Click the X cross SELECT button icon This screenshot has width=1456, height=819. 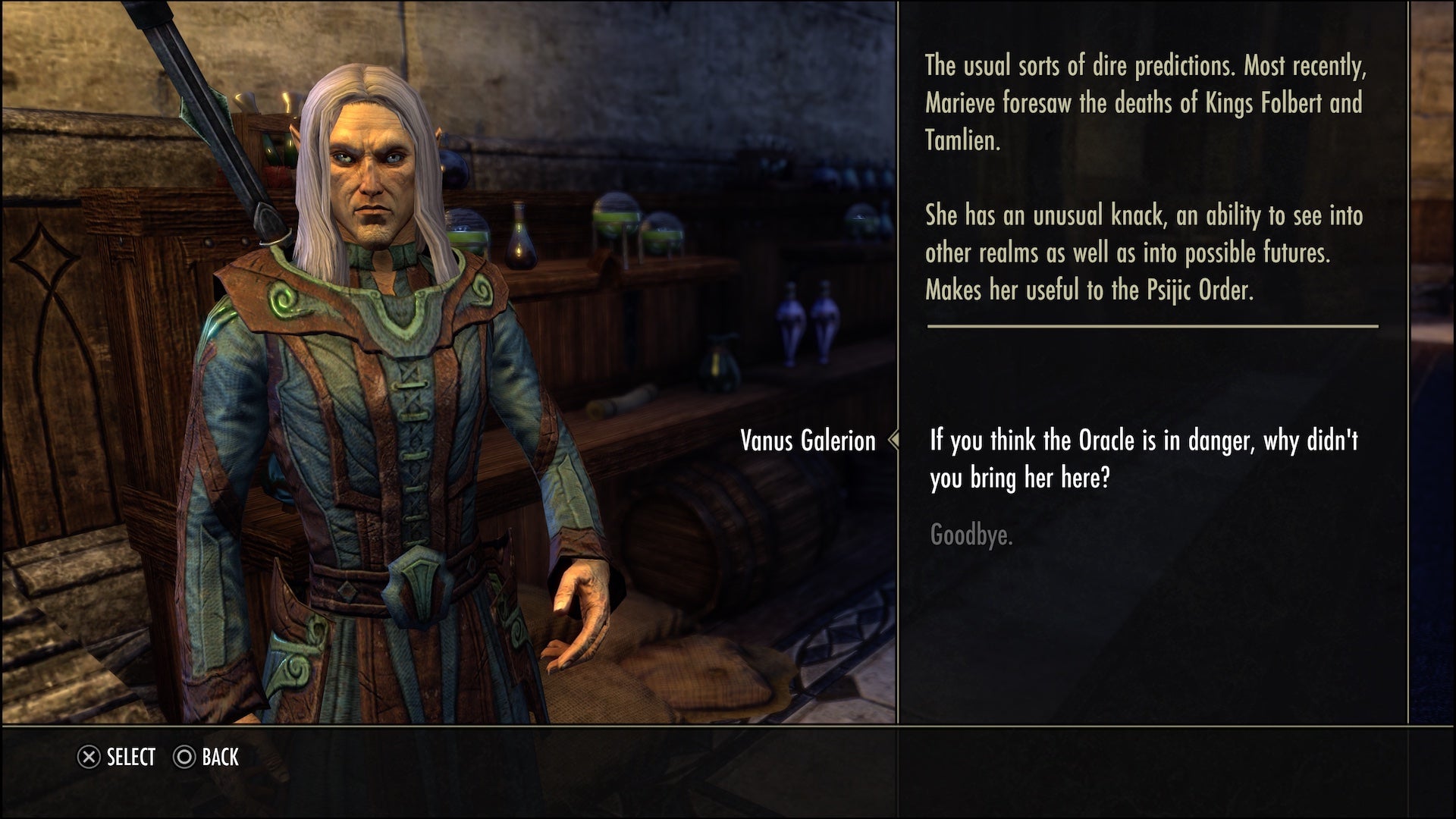pyautogui.click(x=89, y=757)
